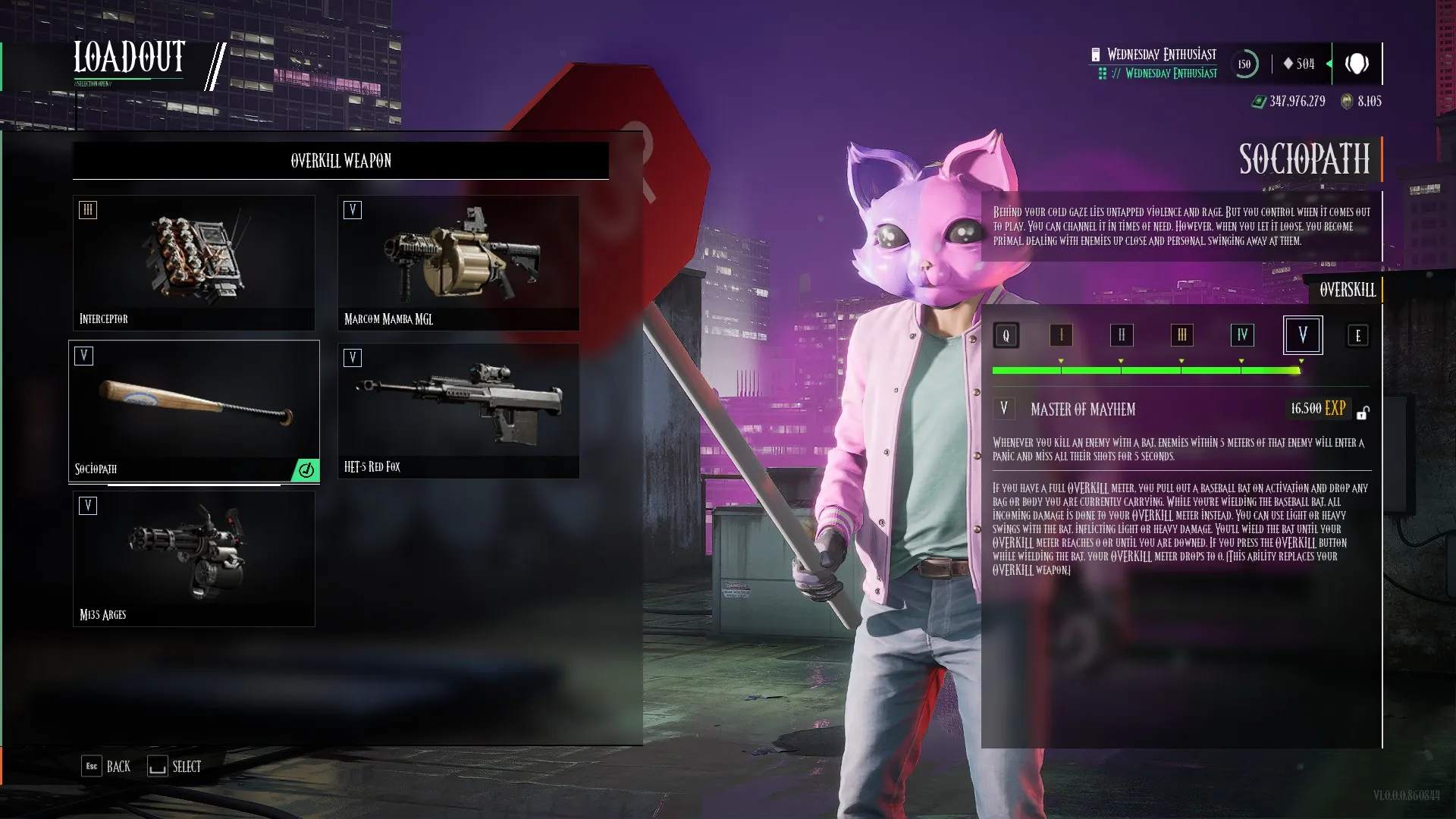
Task: Confirm with the Select button
Action: click(174, 766)
